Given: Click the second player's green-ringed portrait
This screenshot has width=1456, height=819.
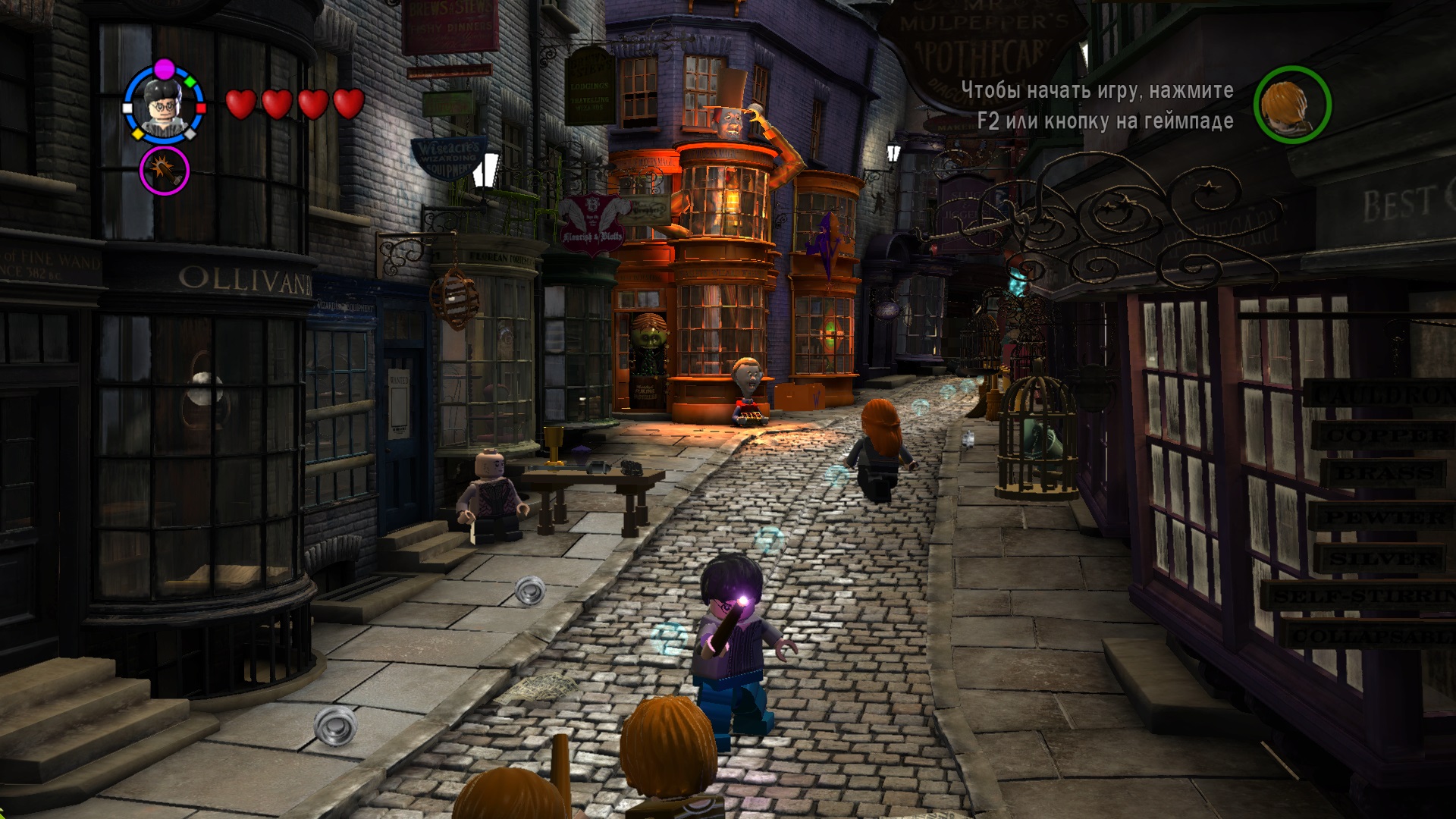Looking at the screenshot, I should (1291, 104).
